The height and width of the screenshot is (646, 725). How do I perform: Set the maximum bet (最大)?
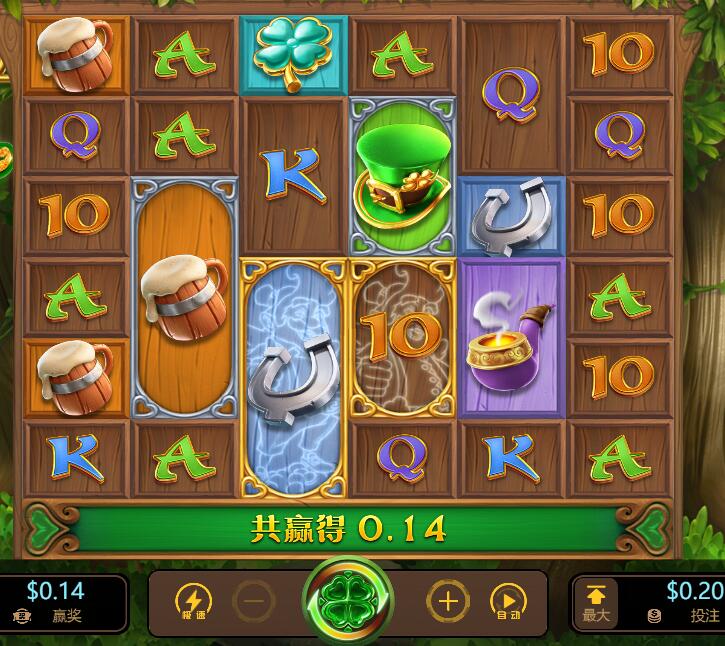[596, 604]
